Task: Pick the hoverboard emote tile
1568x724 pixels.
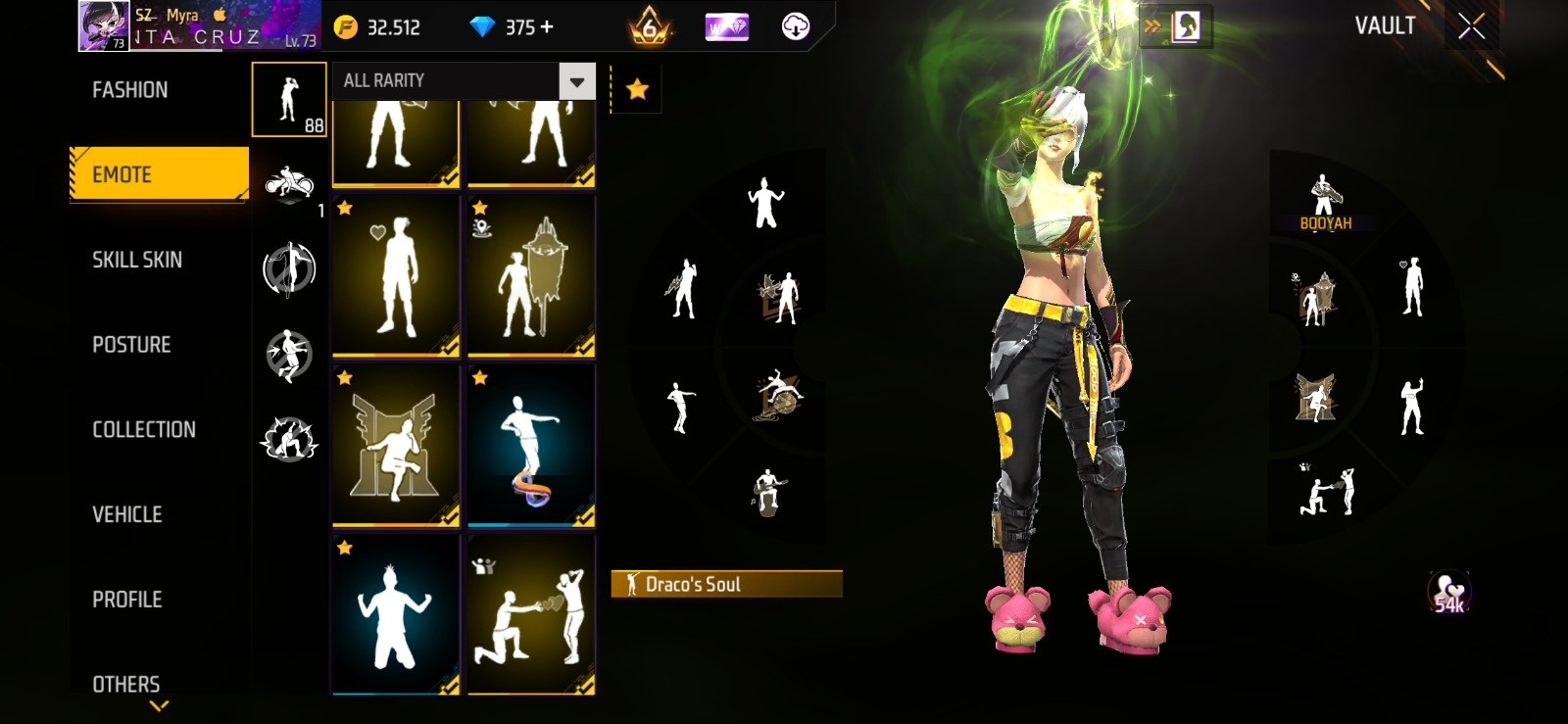Action: pos(531,446)
